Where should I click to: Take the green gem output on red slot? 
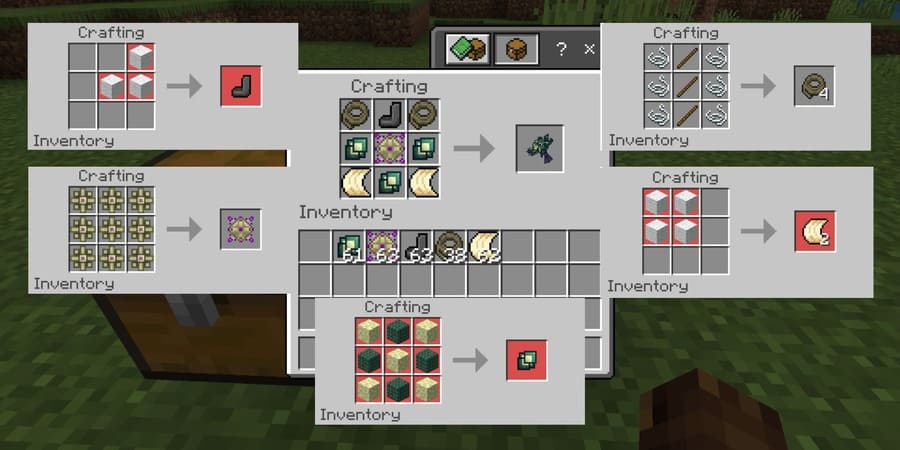[x=526, y=359]
